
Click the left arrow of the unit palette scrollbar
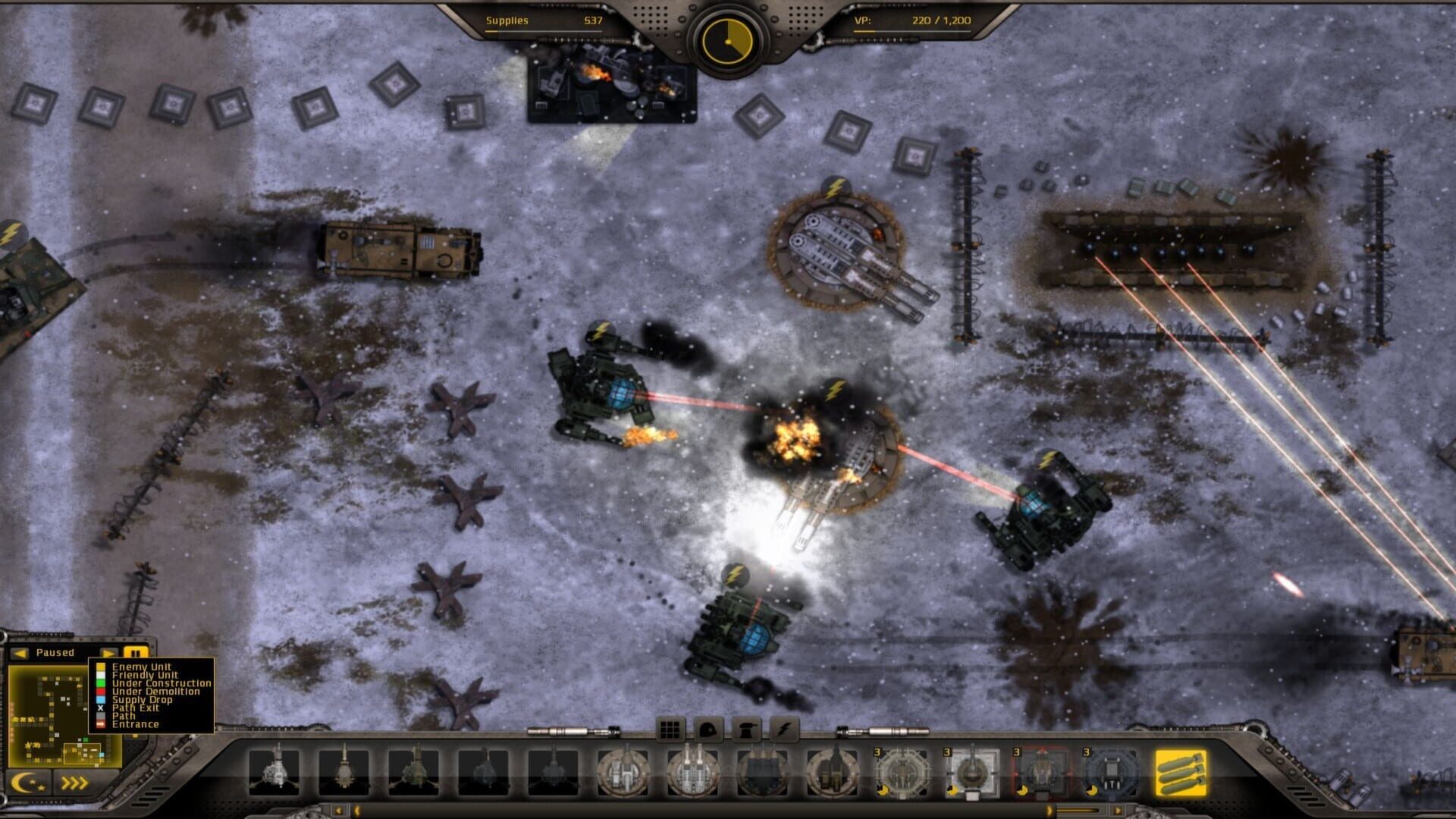(x=339, y=810)
